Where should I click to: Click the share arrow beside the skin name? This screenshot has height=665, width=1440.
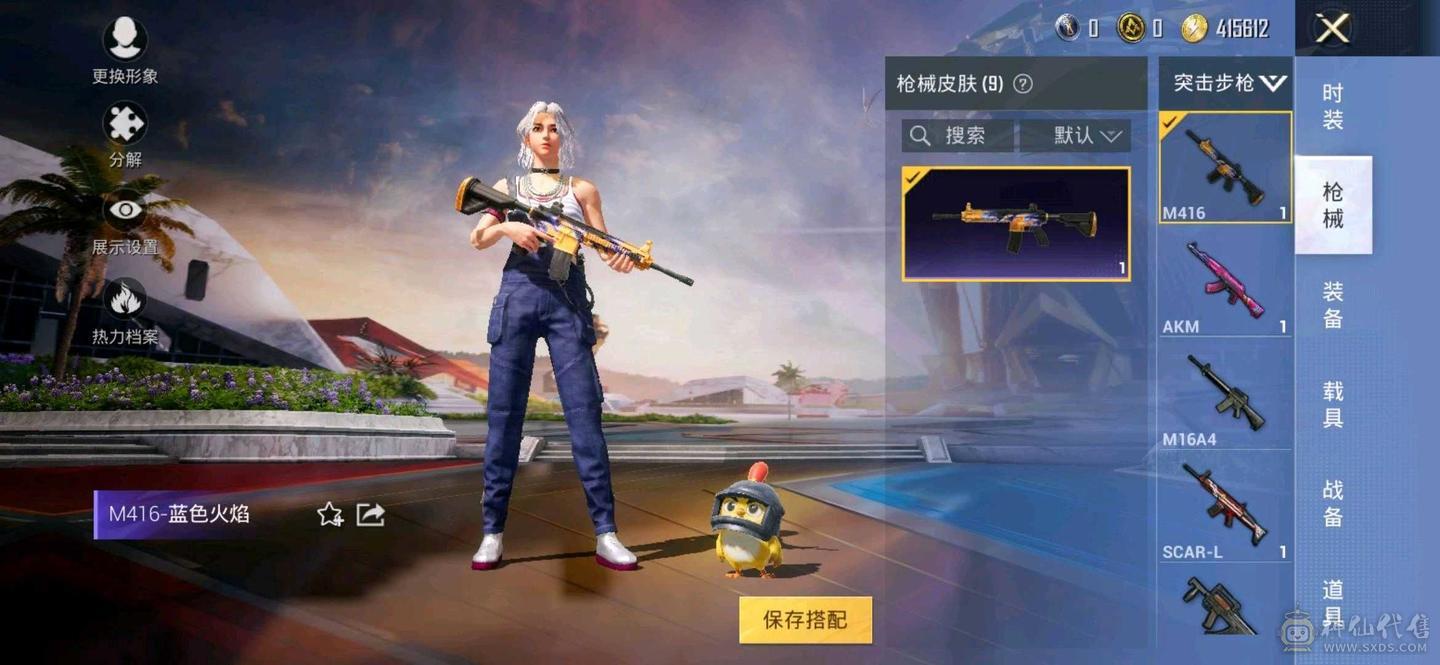(x=370, y=515)
